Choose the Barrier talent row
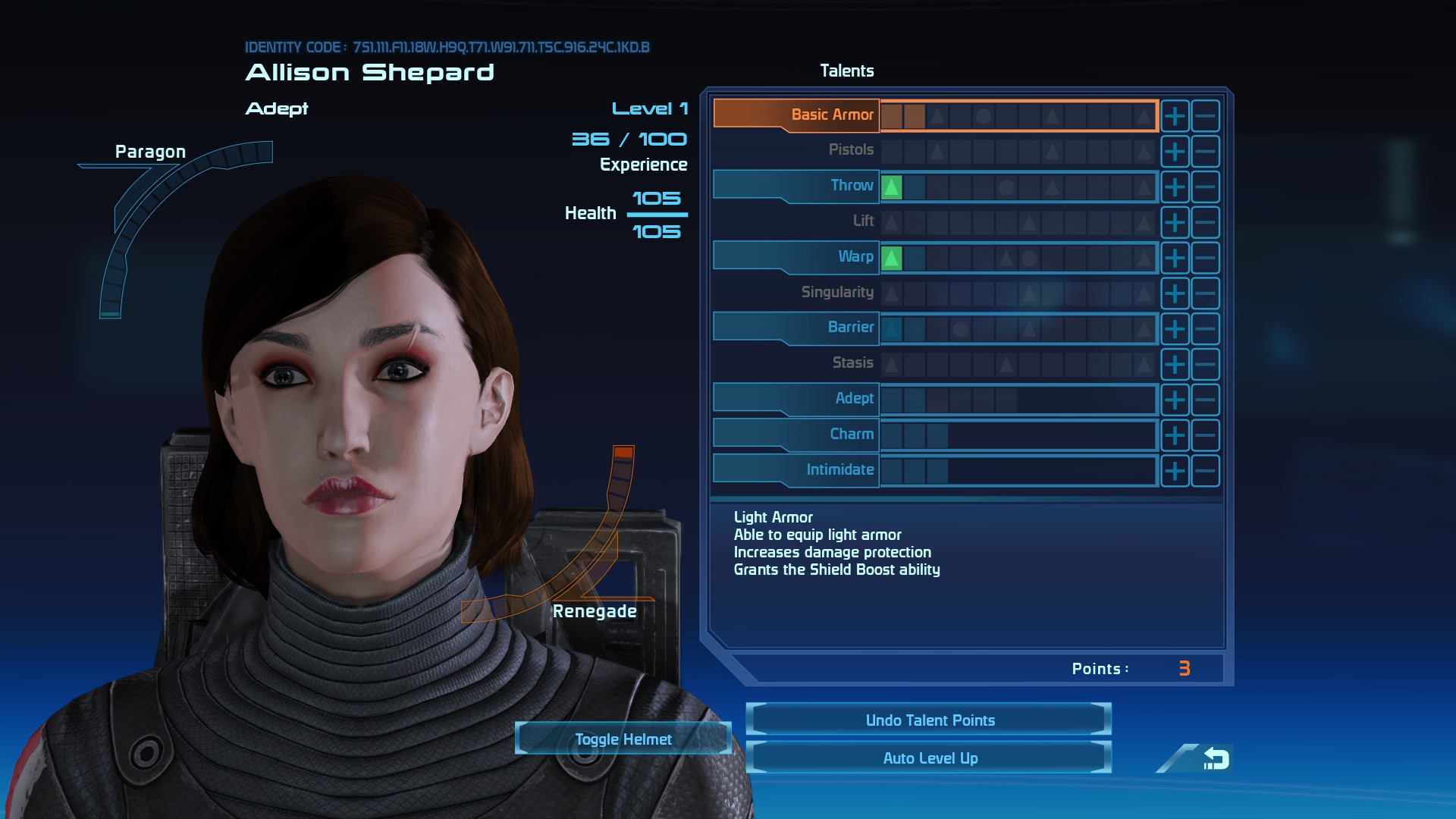1456x819 pixels. [796, 328]
